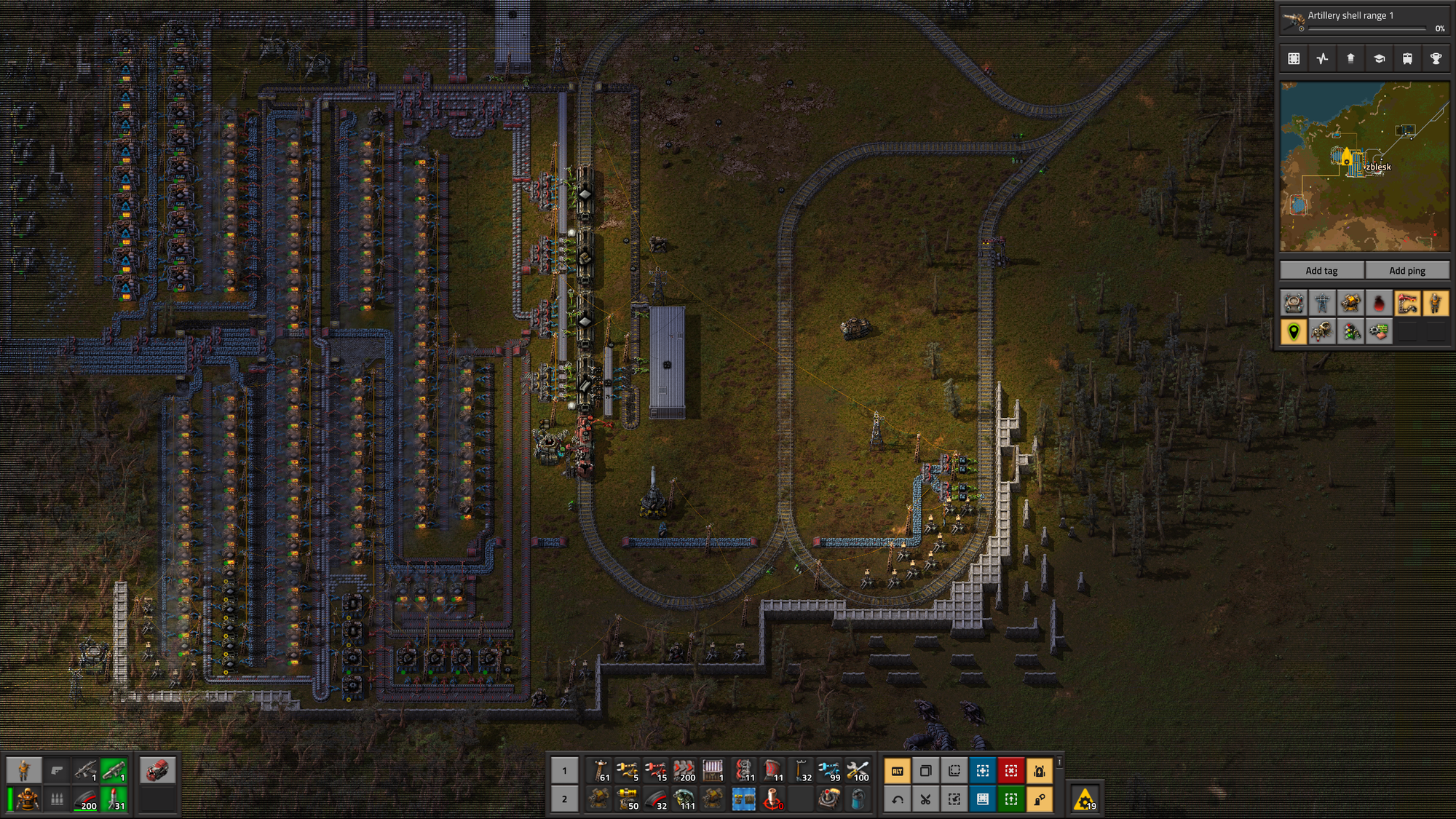1456x819 pixels.
Task: Select the transport belt stack of 200
Action: [684, 770]
